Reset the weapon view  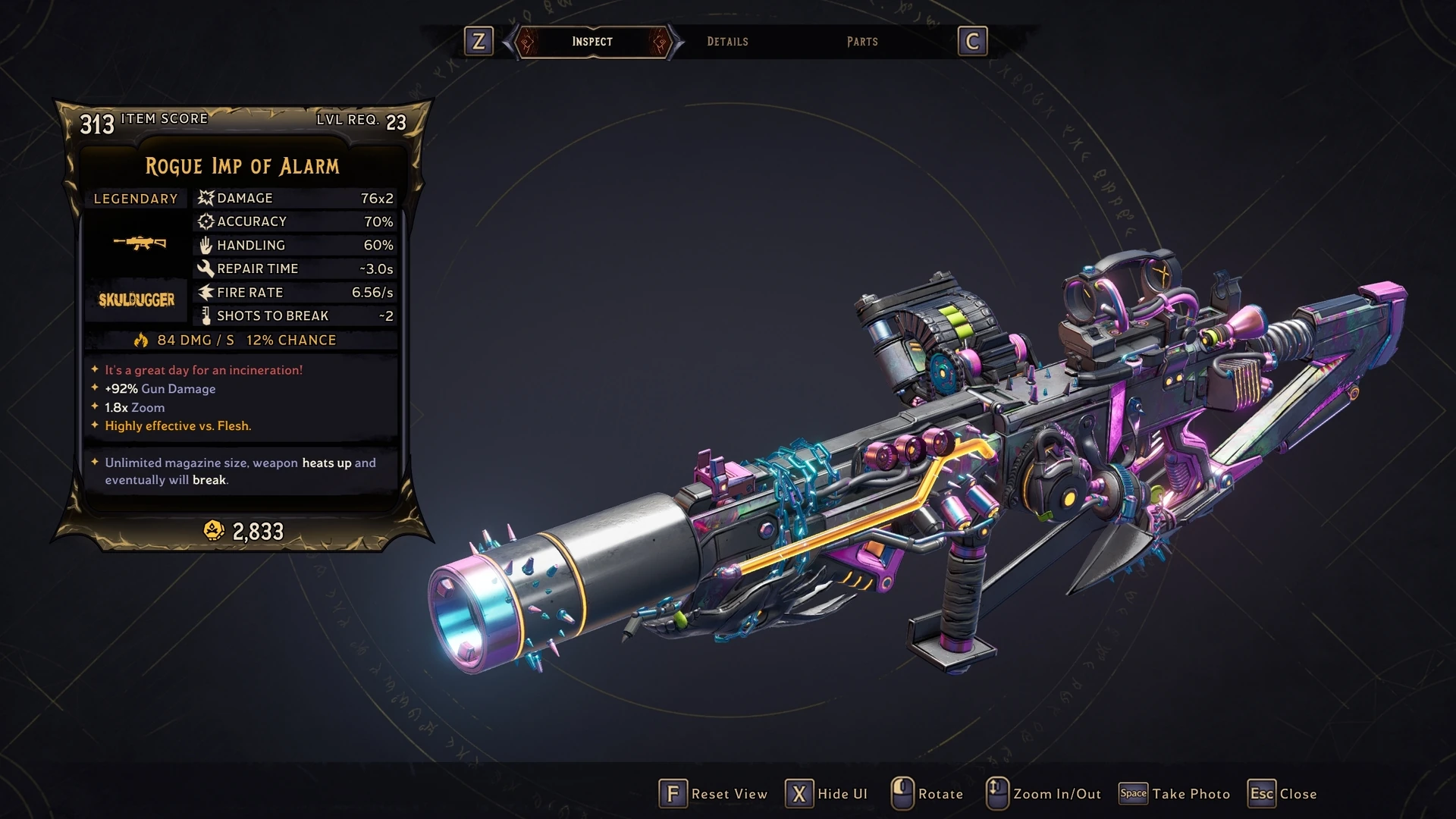[714, 794]
